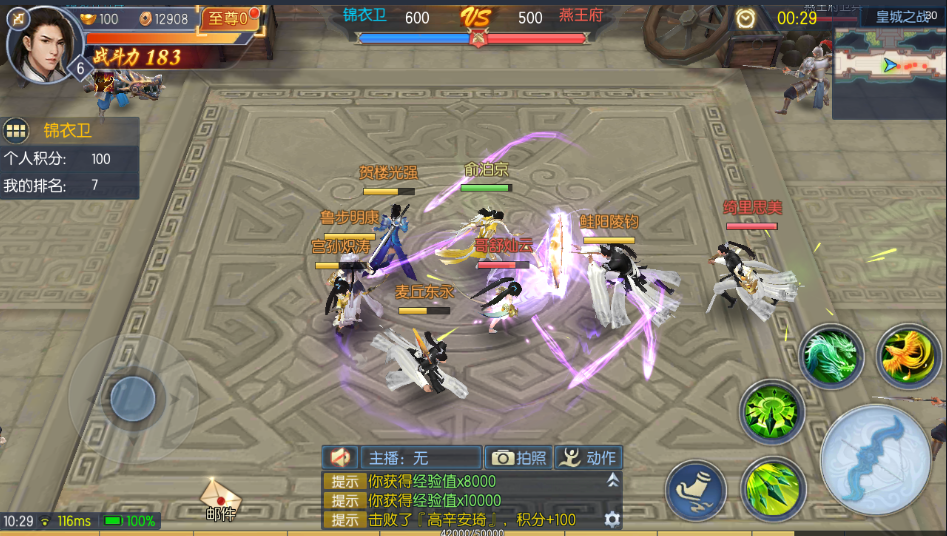Open chat settings gear icon
The image size is (947, 536).
click(612, 519)
